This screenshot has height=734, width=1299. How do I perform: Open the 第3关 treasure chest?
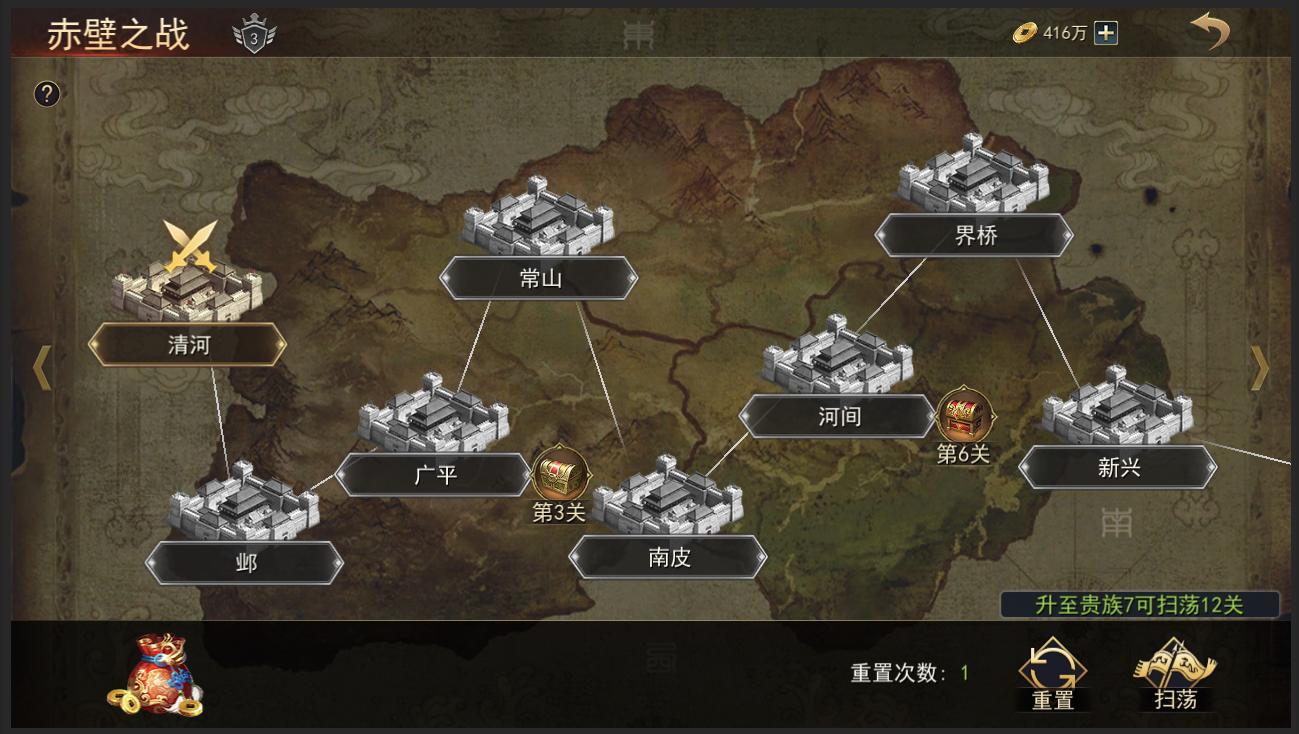(x=557, y=472)
